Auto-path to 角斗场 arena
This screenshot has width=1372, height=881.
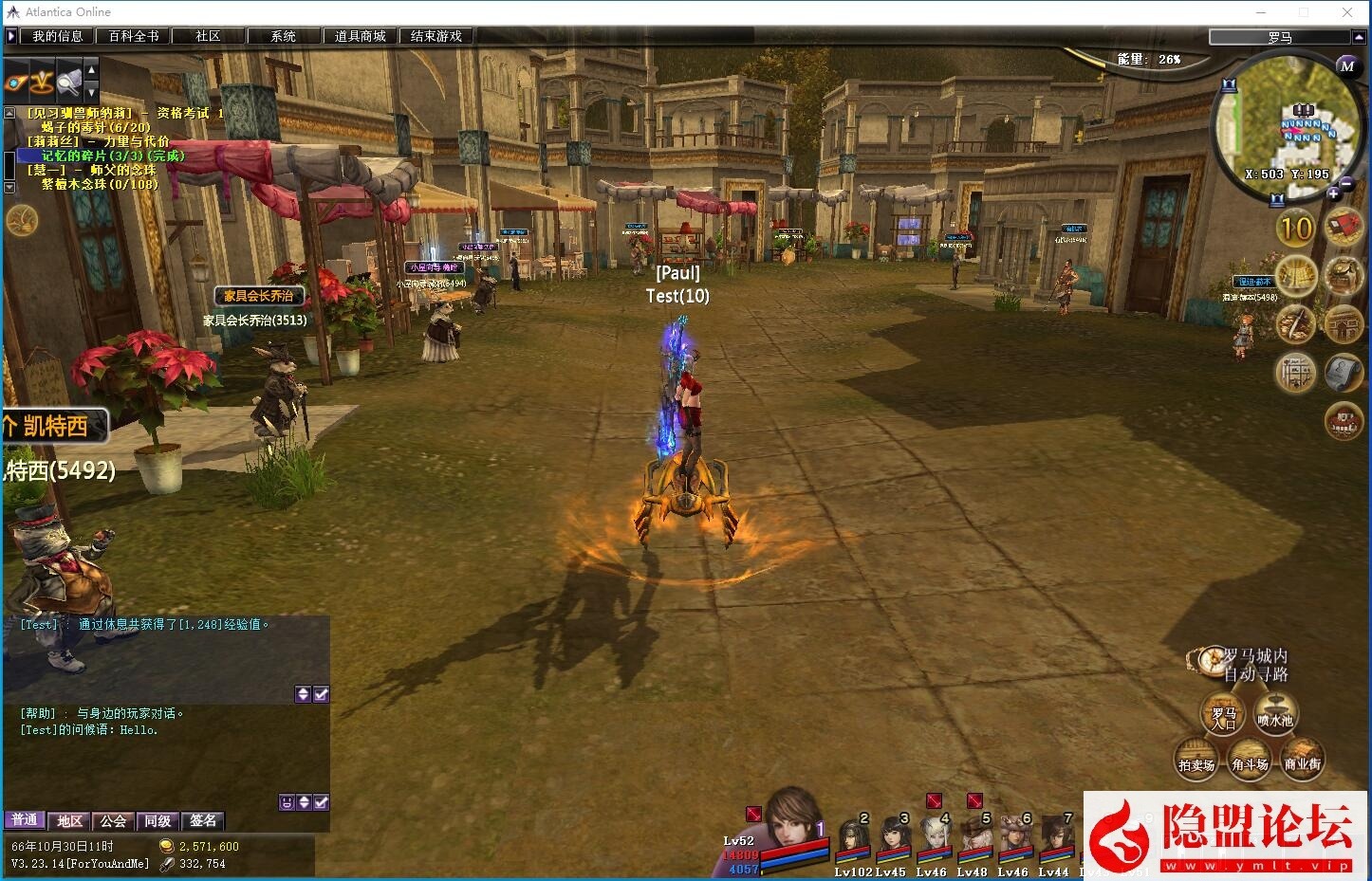pyautogui.click(x=1250, y=761)
